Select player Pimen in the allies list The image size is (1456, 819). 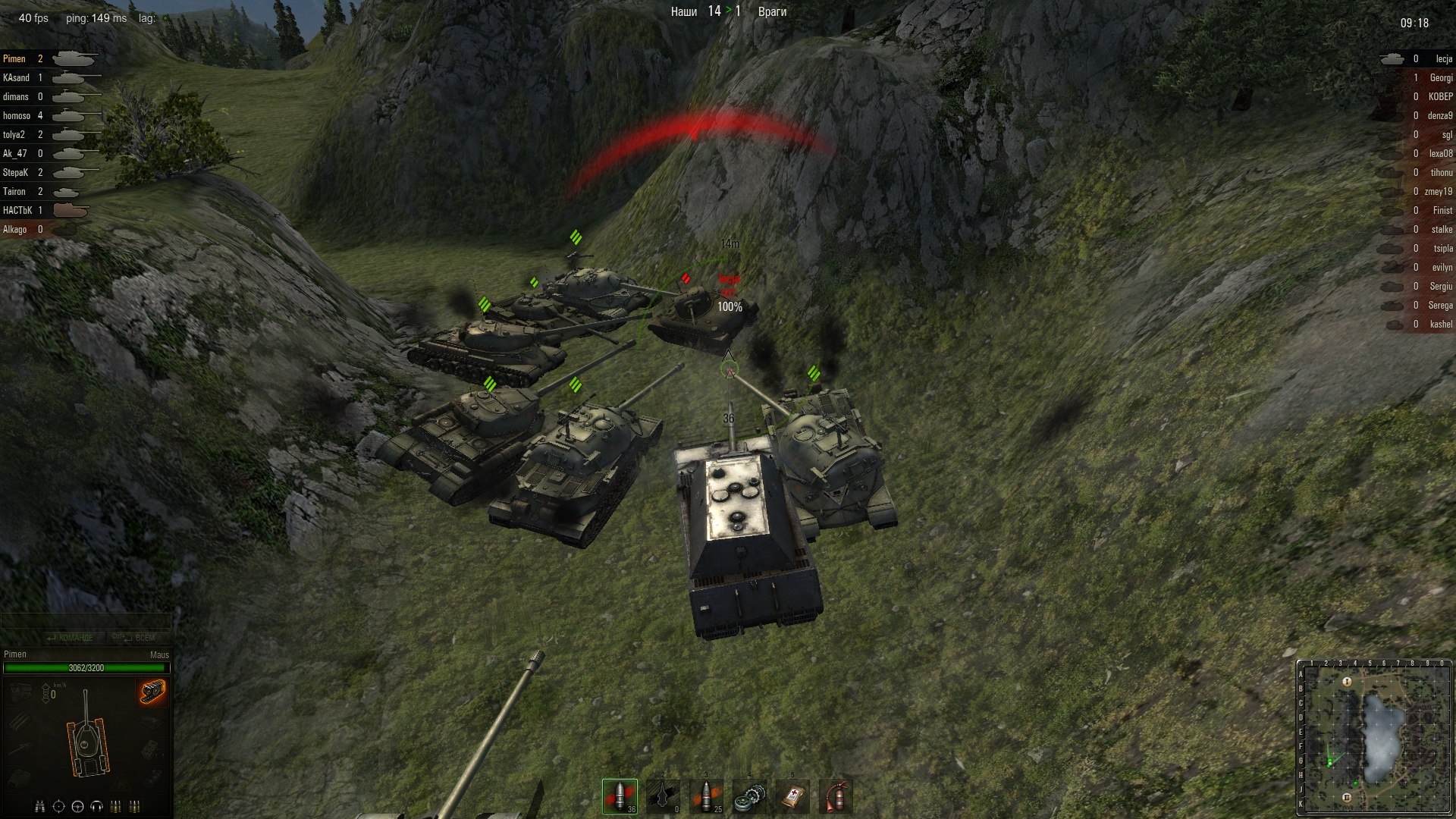14,59
